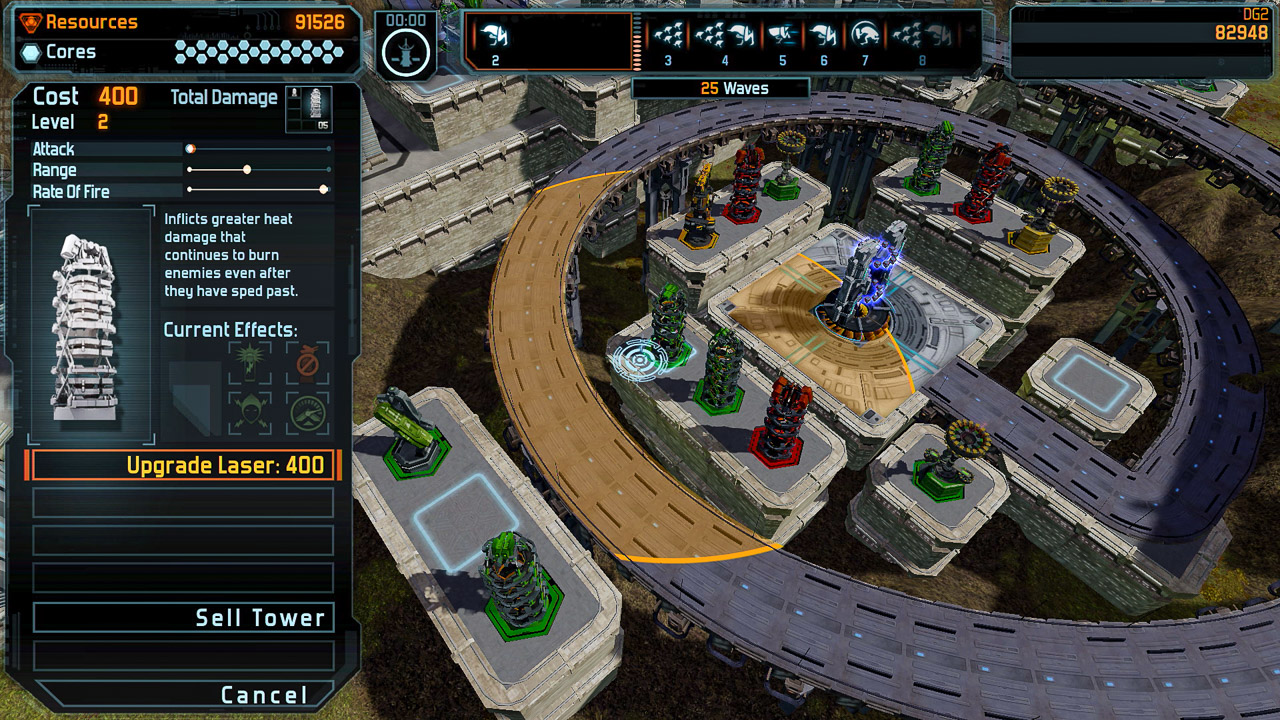Click the Resources counter showing 91526
The image size is (1280, 720).
320,20
